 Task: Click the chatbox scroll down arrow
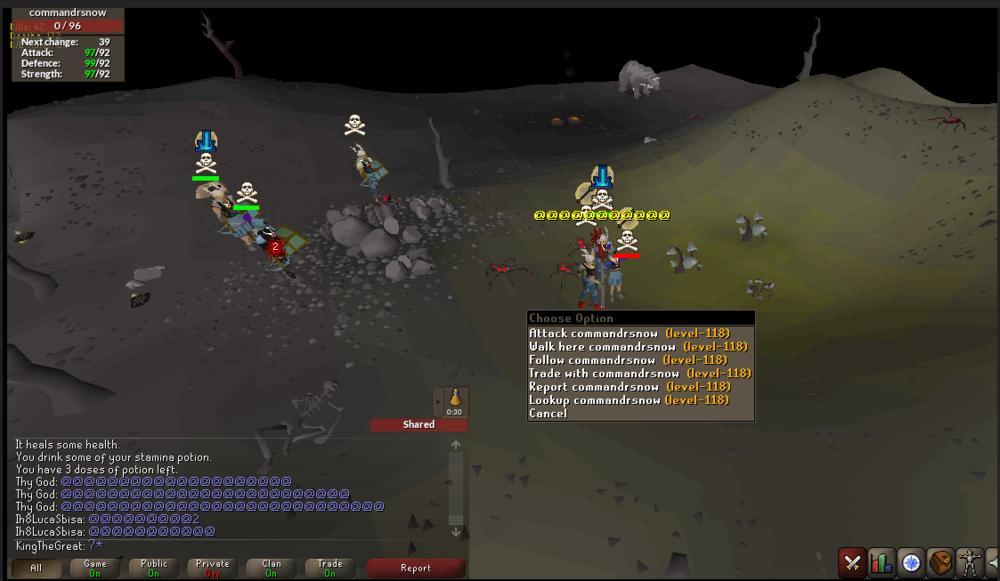tap(456, 532)
